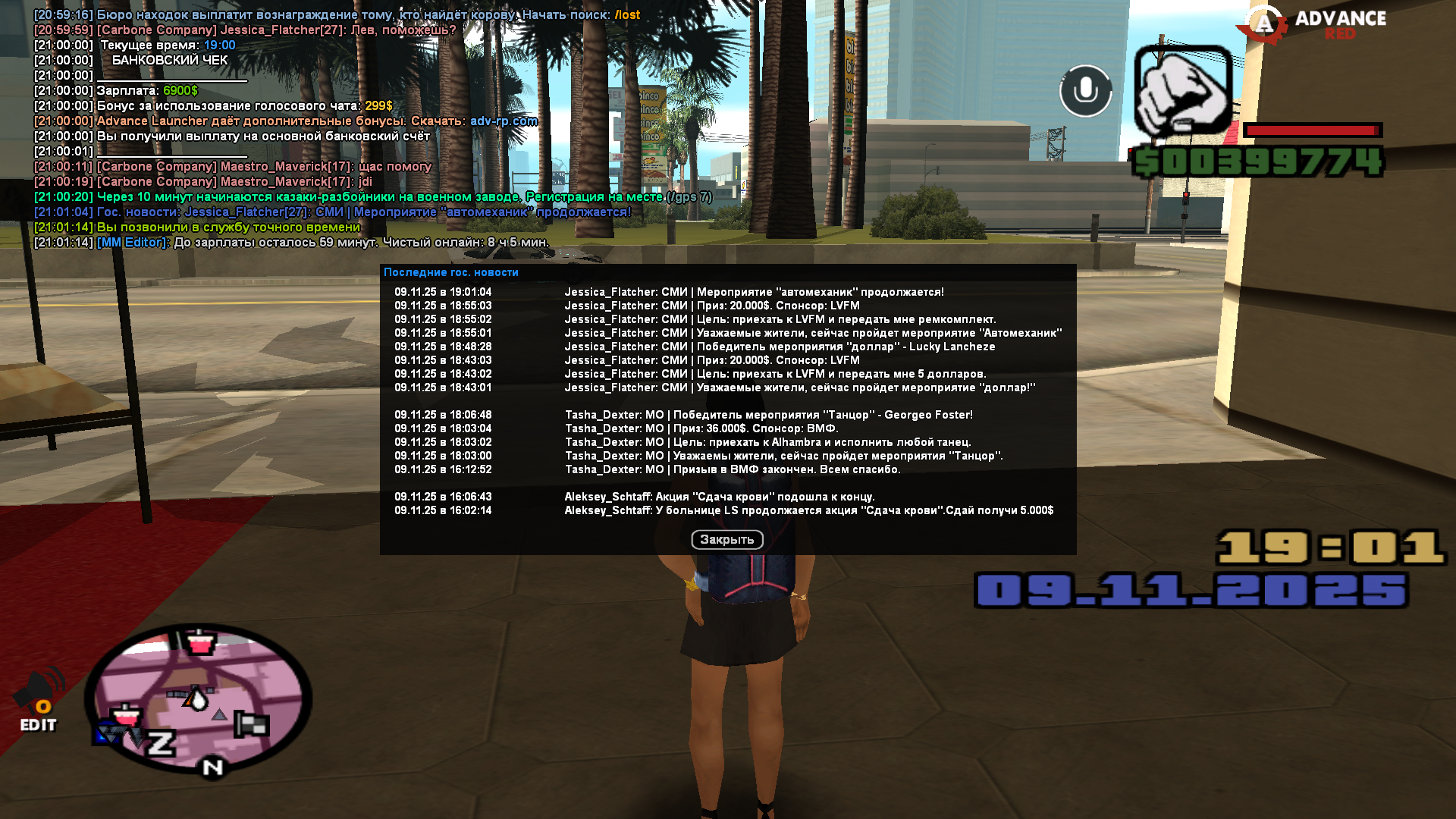Close the latest state news dialog

(x=726, y=539)
